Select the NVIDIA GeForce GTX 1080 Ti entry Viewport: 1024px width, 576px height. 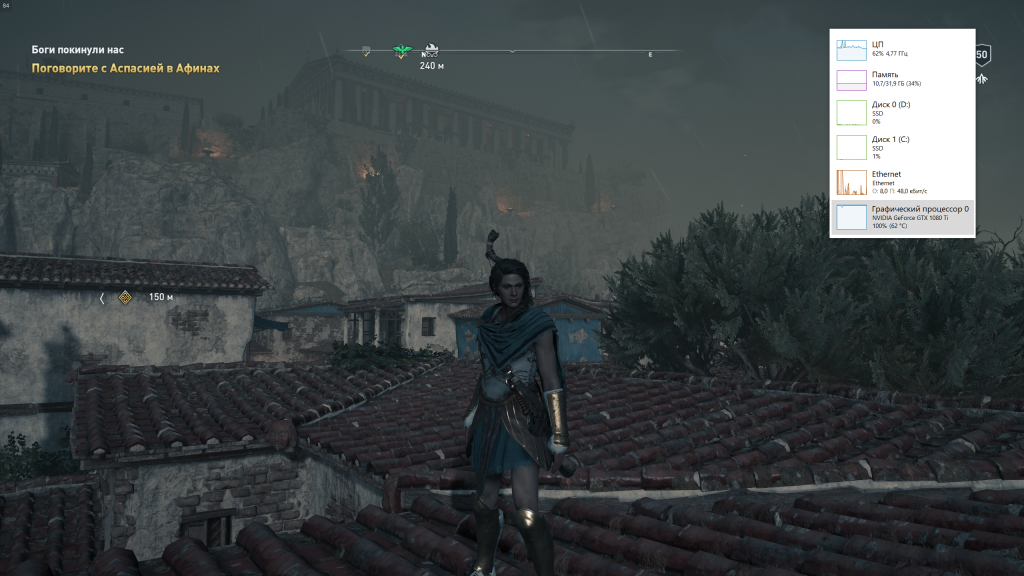tap(902, 217)
